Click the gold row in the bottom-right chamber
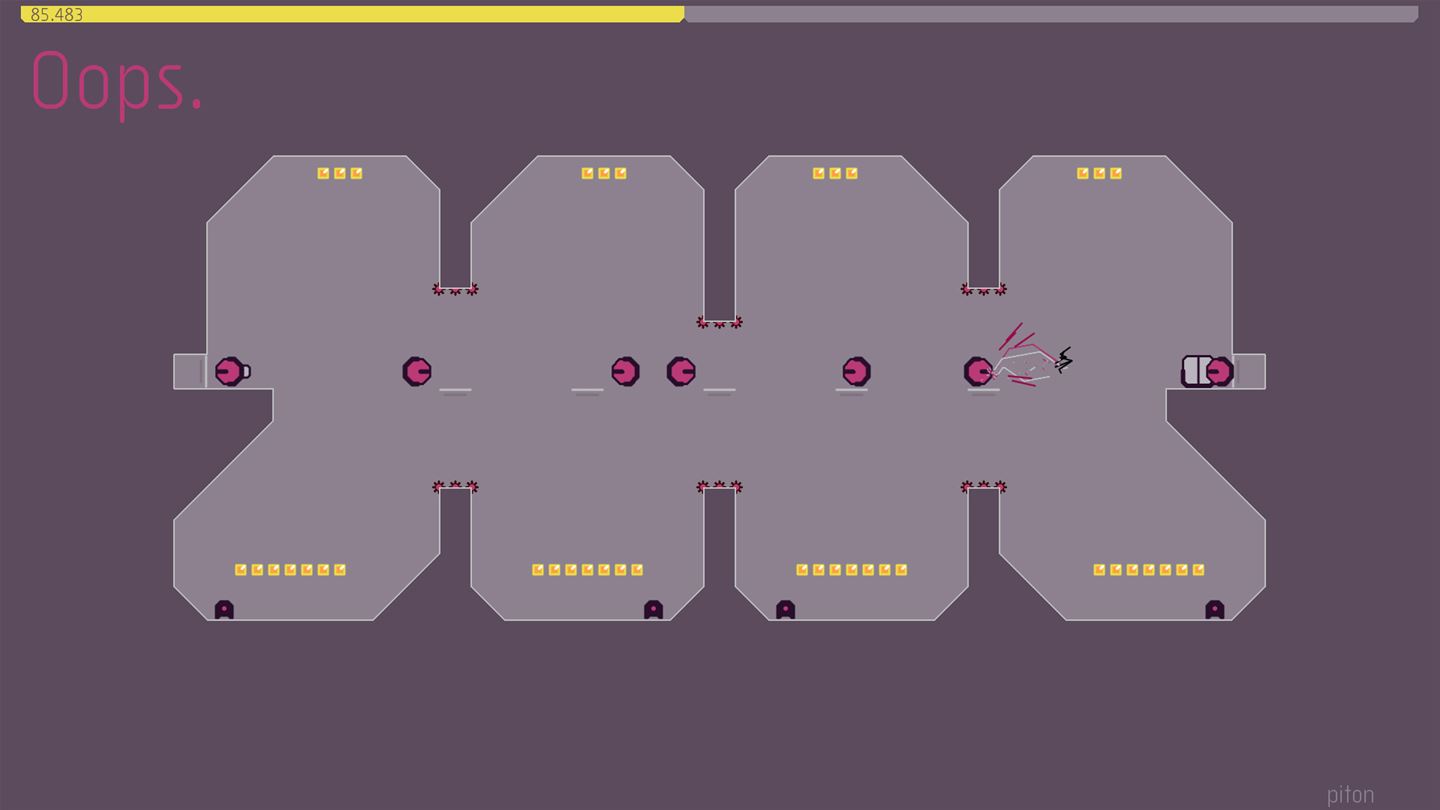1440x810 pixels. (x=1148, y=570)
